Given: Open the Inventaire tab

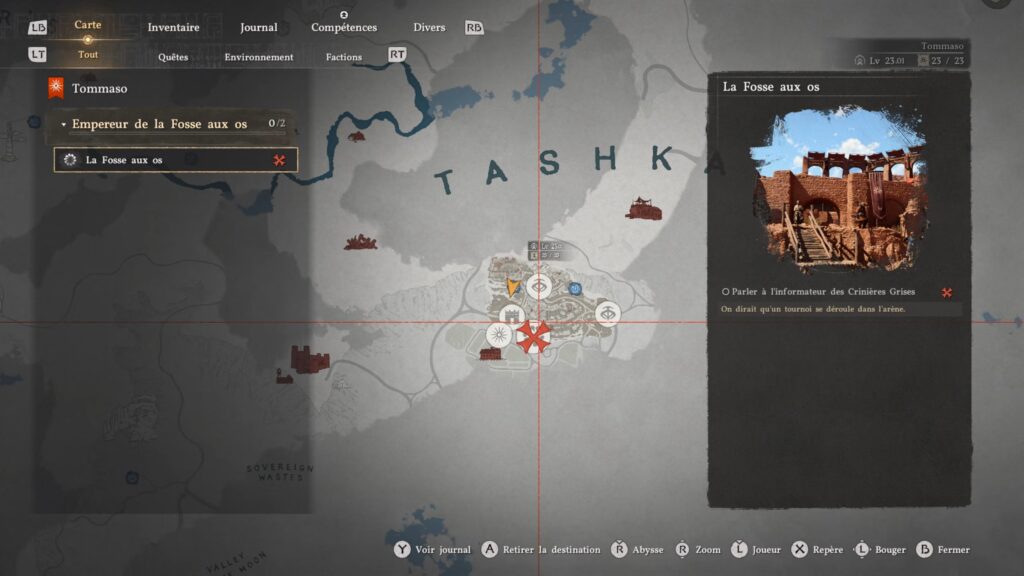Looking at the screenshot, I should (x=173, y=27).
